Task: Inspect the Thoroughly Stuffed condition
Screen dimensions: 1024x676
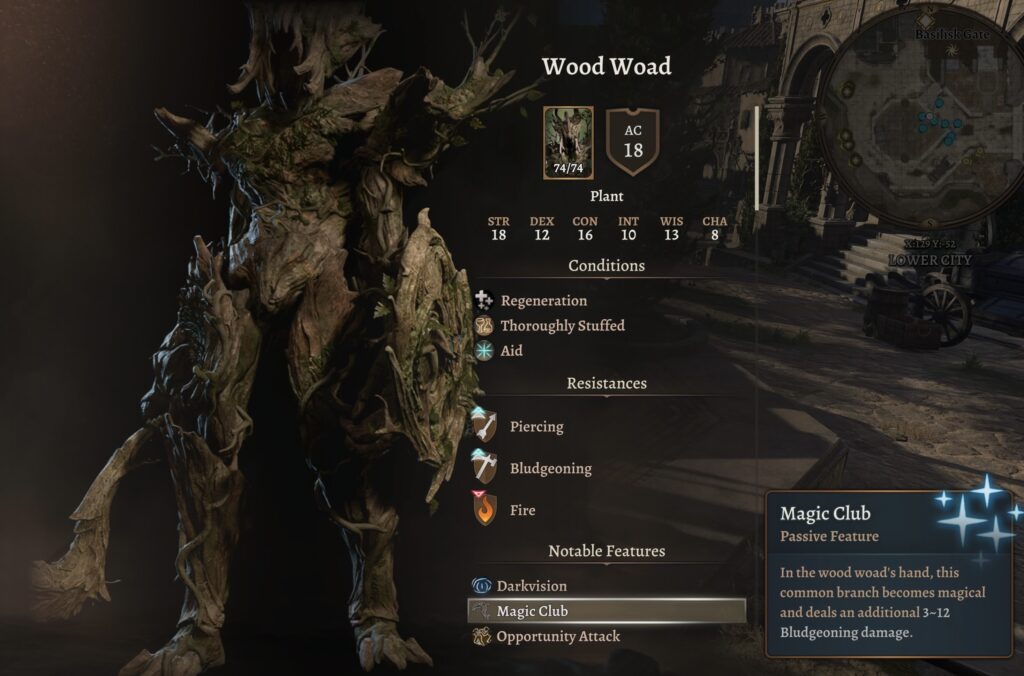Action: tap(562, 326)
